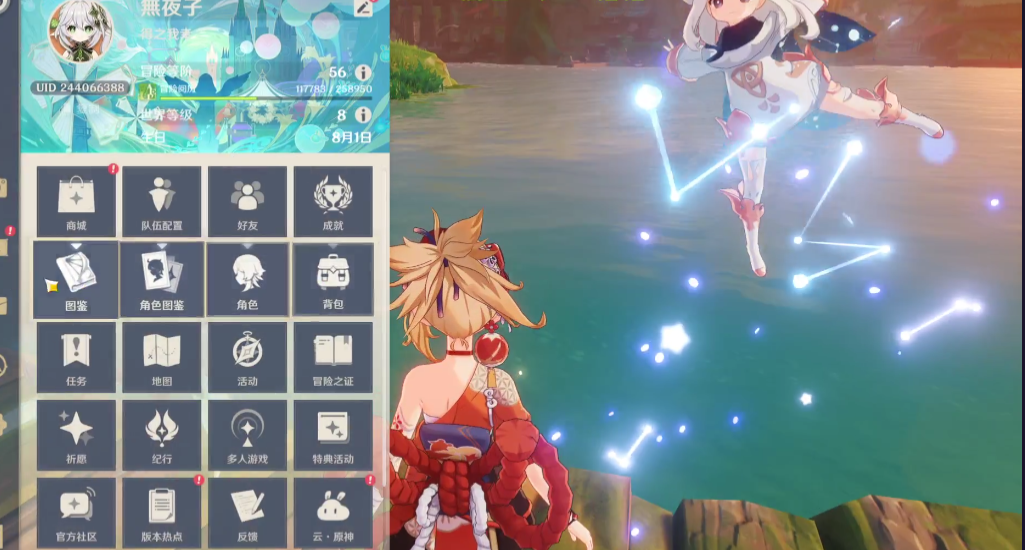Image resolution: width=1025 pixels, height=550 pixels.
Task: Open 冒险之证 adventurer handbook
Action: click(333, 357)
